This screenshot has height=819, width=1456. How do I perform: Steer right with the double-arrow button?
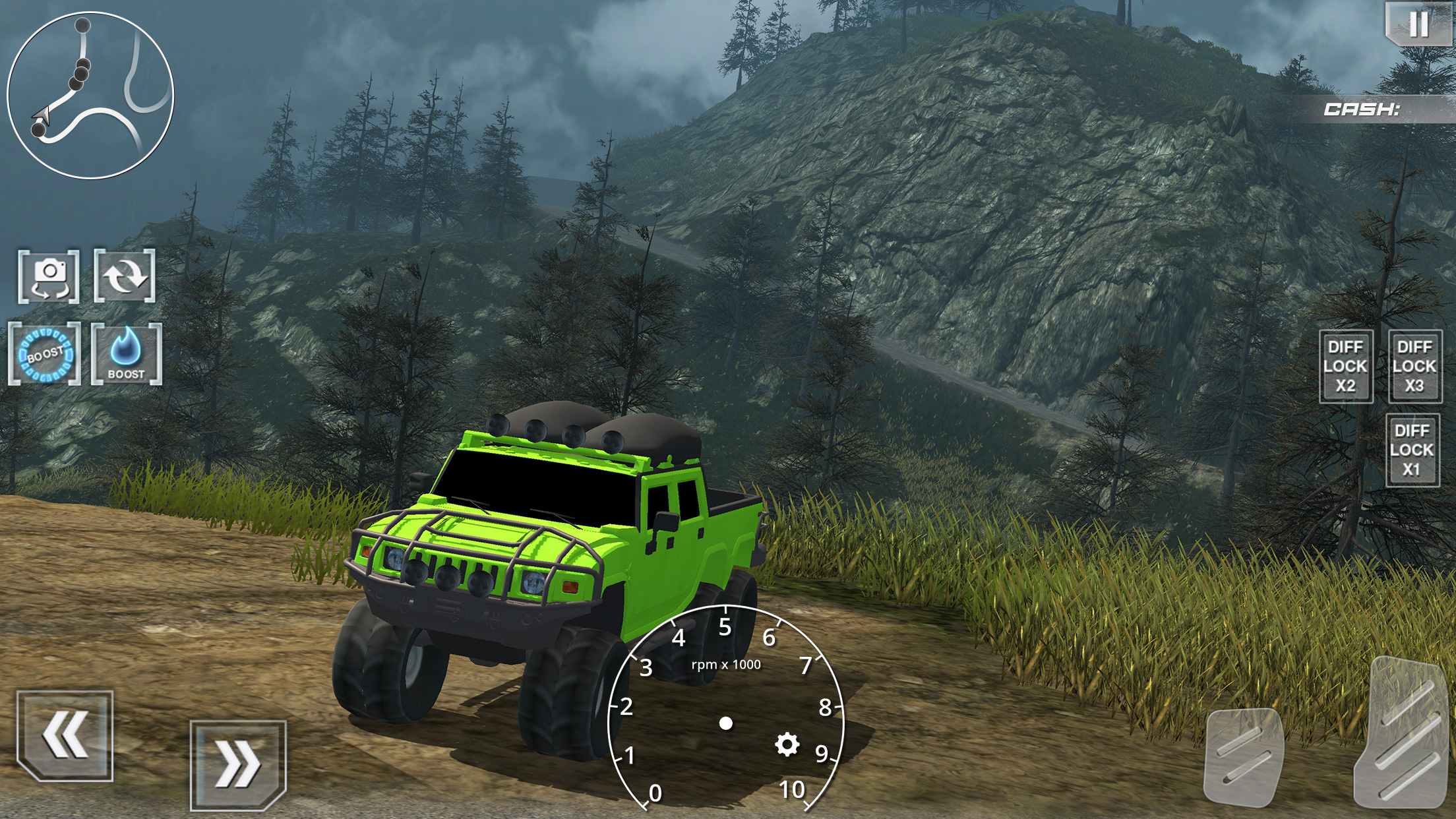pyautogui.click(x=238, y=765)
